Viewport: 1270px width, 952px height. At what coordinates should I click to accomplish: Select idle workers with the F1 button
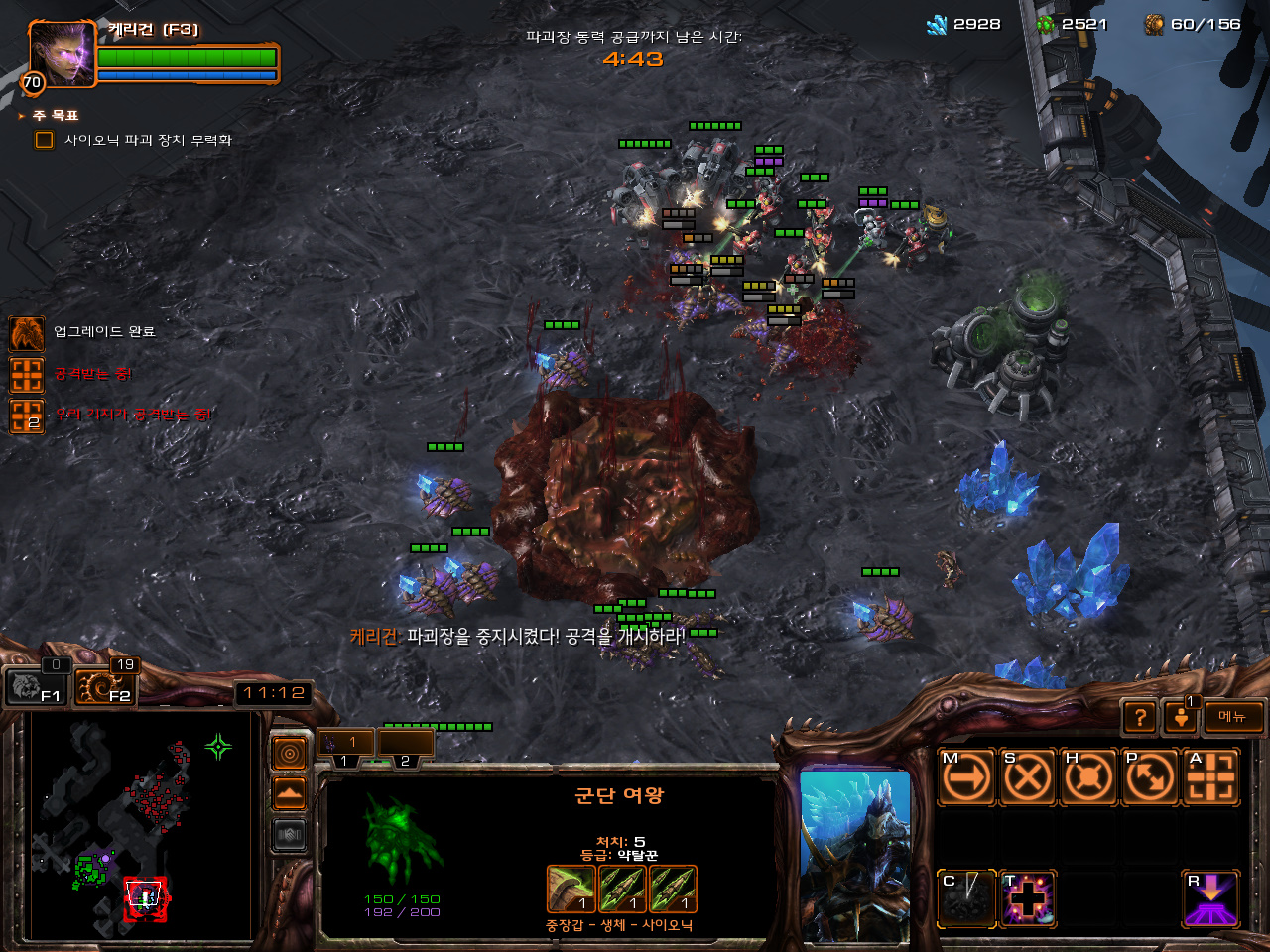tap(36, 686)
